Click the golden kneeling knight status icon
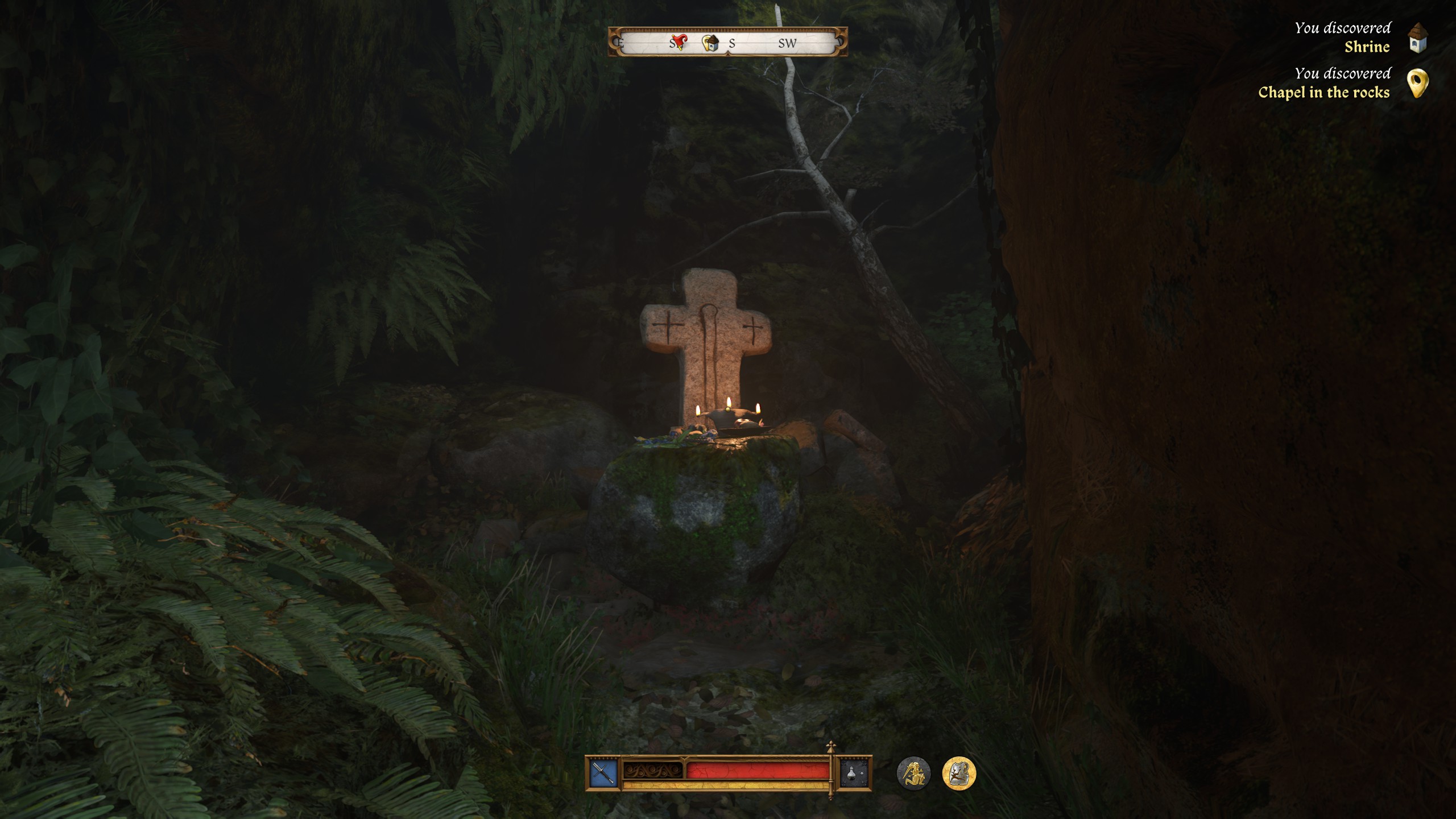The height and width of the screenshot is (819, 1456). coord(913,773)
